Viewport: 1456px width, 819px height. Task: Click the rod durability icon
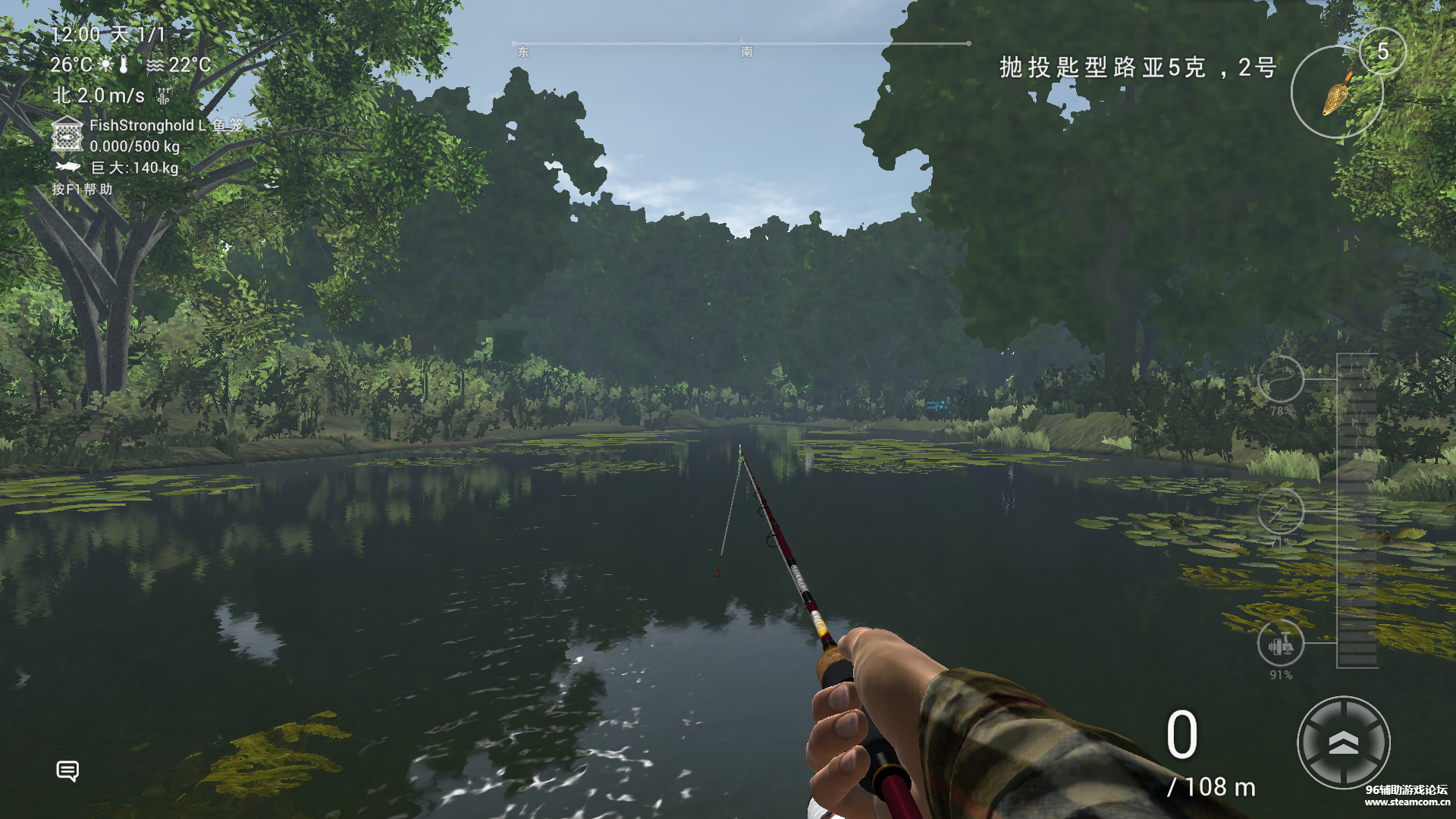coord(1280,511)
